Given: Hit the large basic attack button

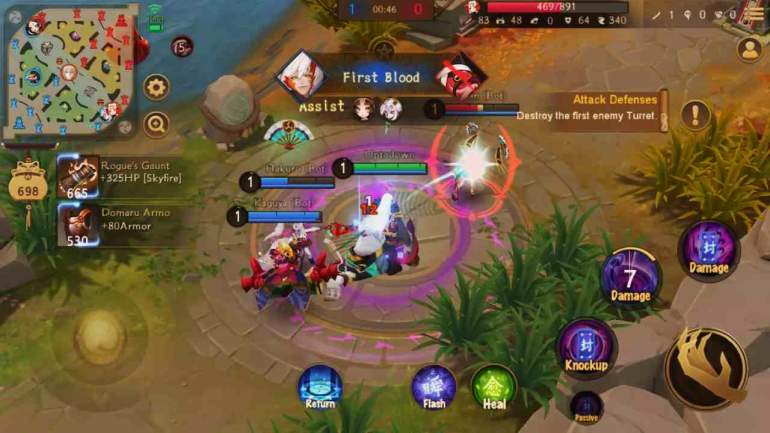Looking at the screenshot, I should coord(705,367).
